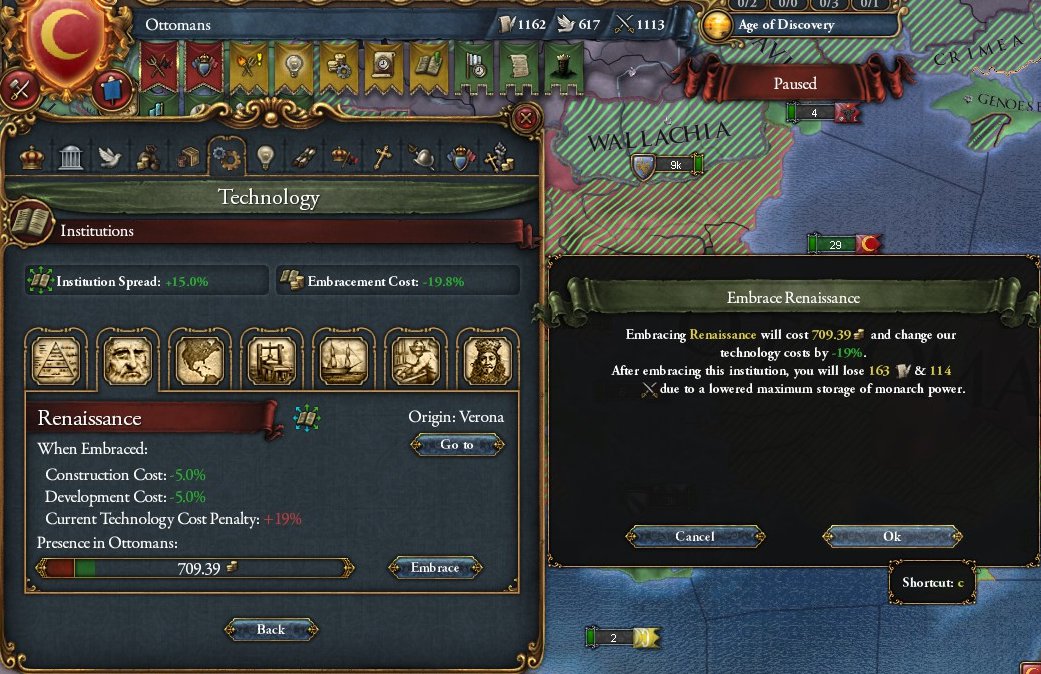Switch to the Ideas lightbulb tab
The image size is (1041, 674).
[265, 157]
